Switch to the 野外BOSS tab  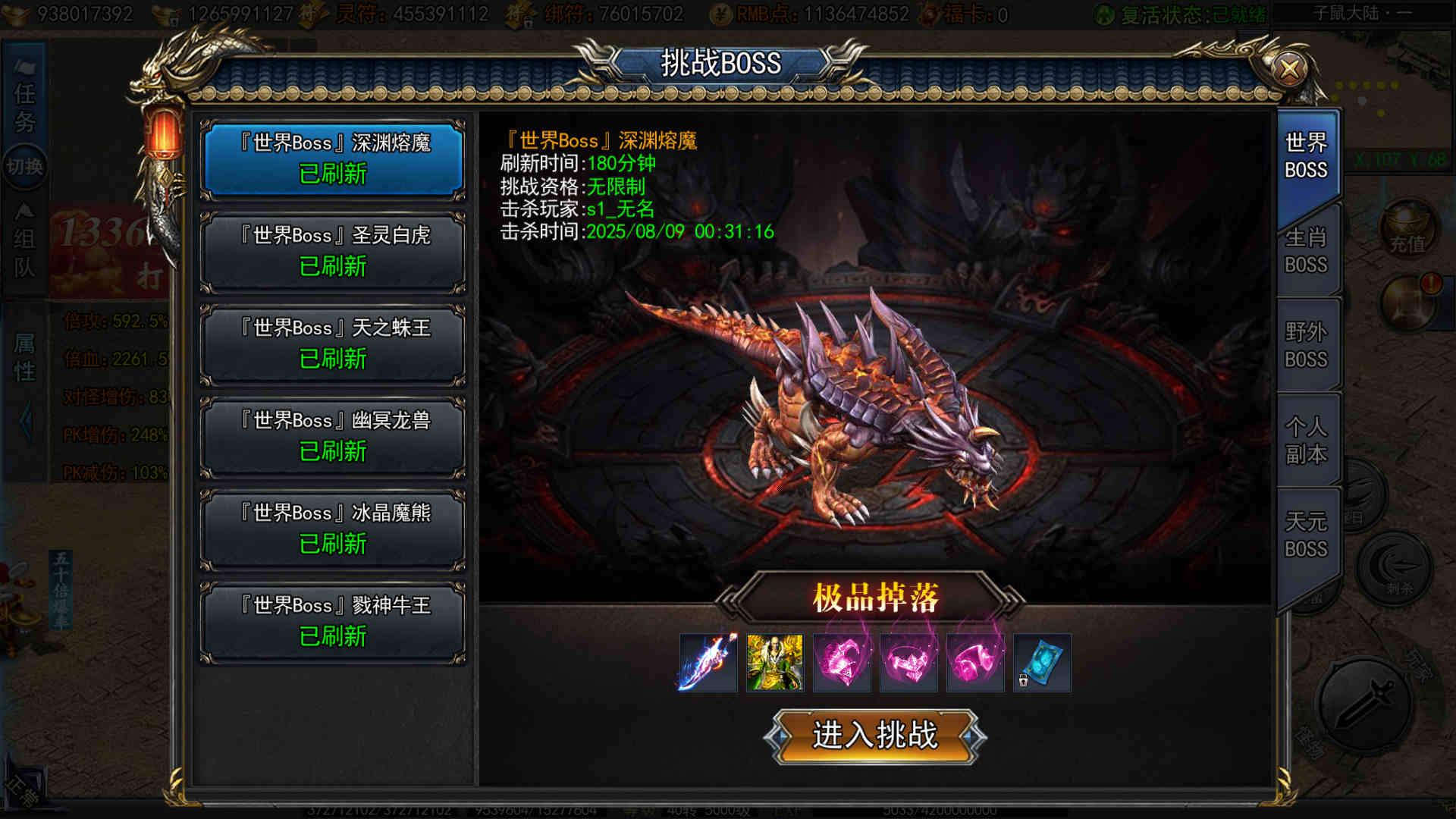[1306, 346]
